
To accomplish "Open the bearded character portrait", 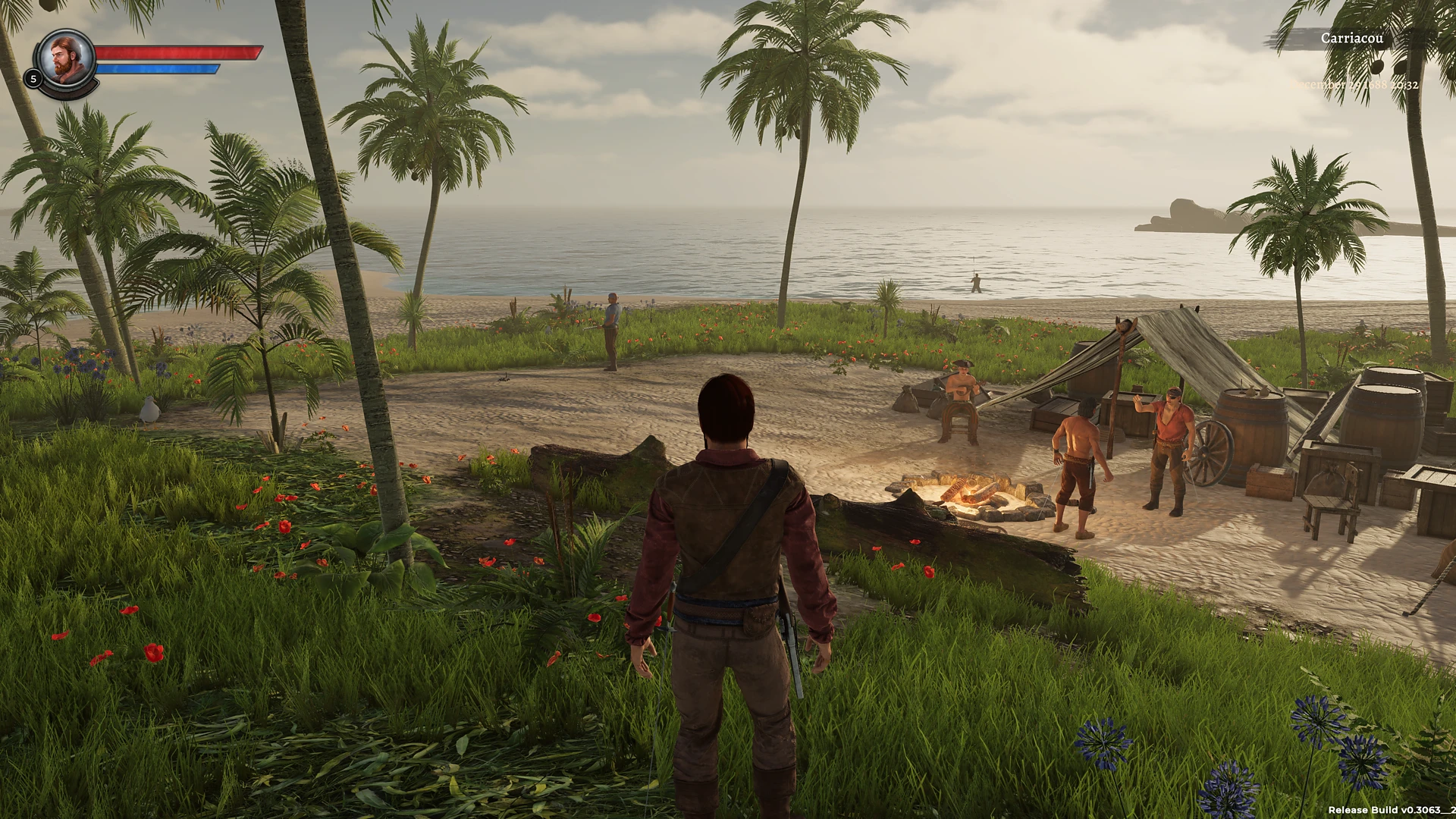I will (x=67, y=59).
